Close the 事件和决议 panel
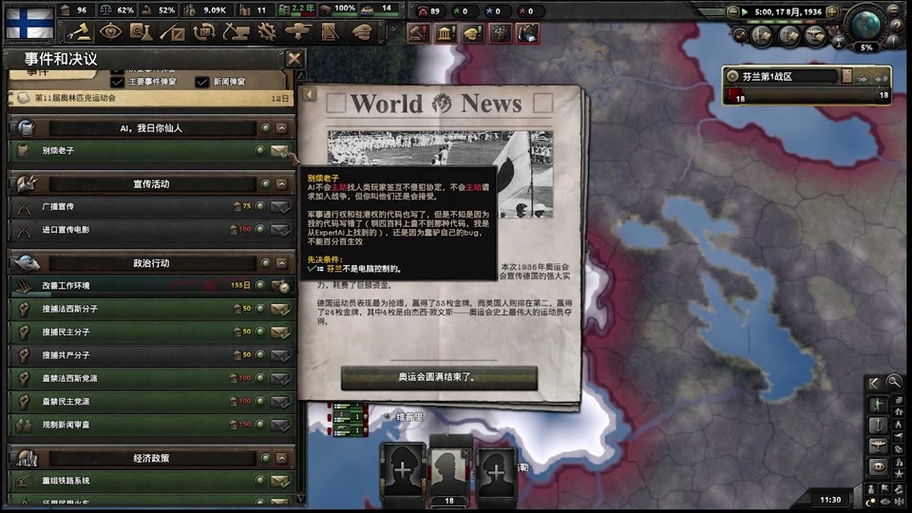The width and height of the screenshot is (912, 513). [x=294, y=59]
